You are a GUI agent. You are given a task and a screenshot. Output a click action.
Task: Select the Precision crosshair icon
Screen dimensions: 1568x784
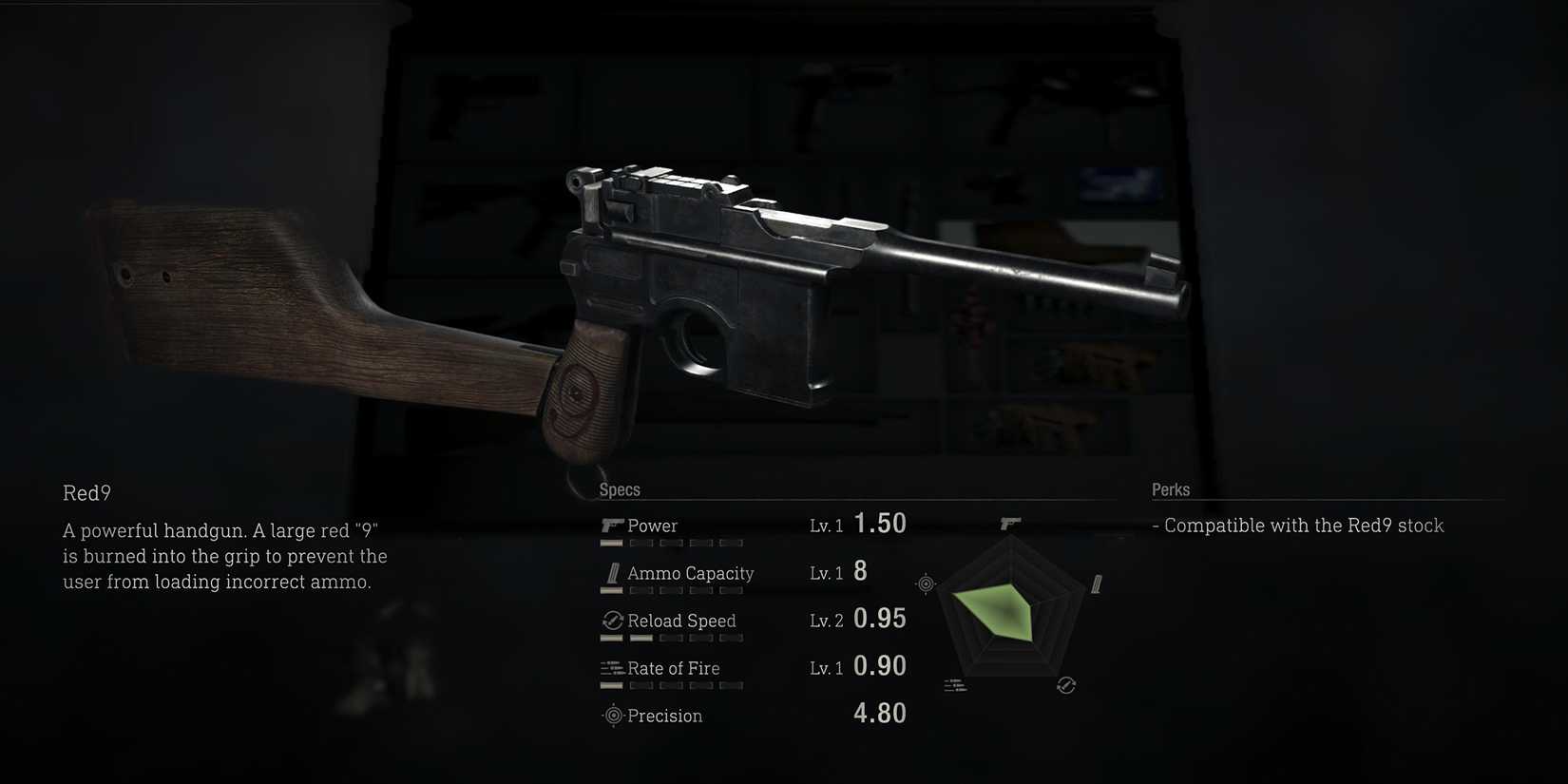tap(612, 715)
